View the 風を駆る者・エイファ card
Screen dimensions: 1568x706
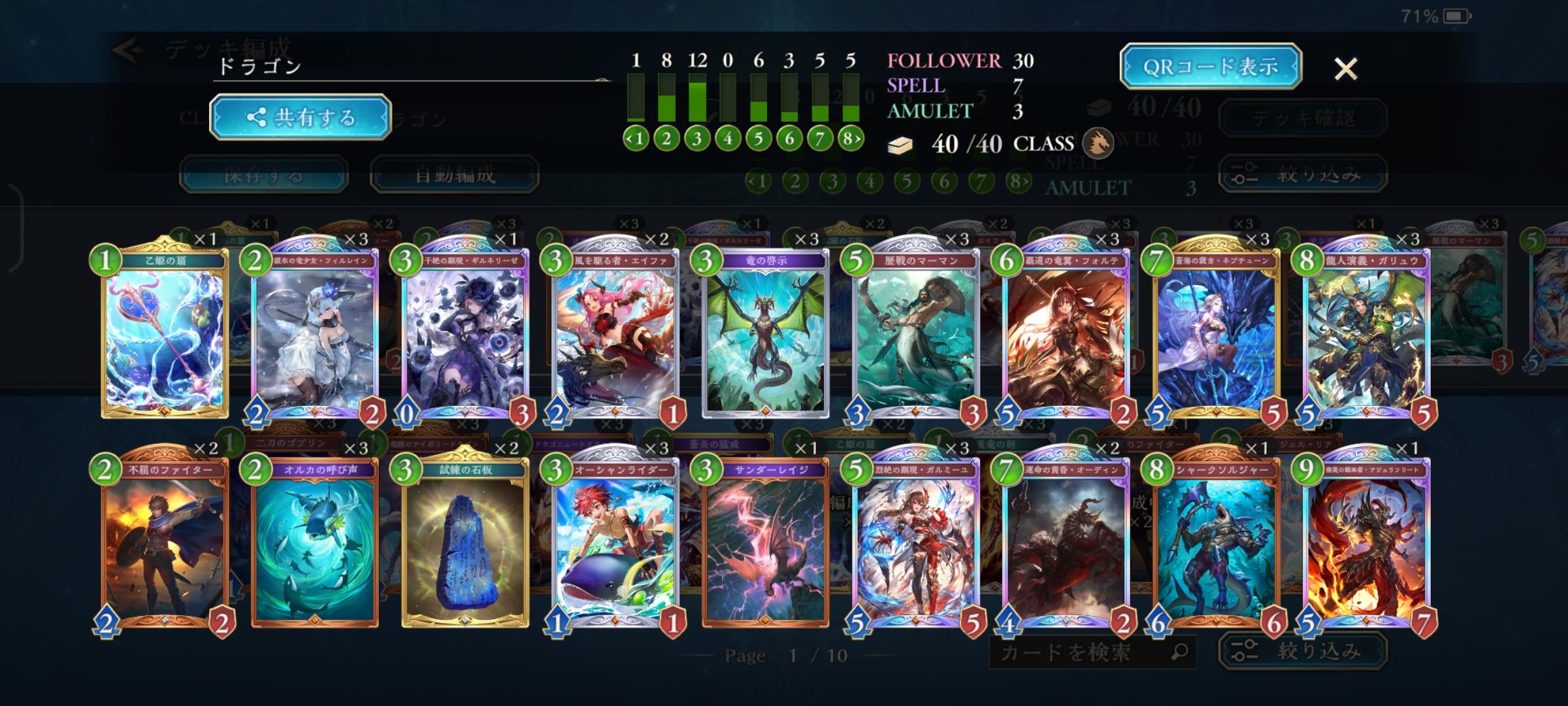click(x=615, y=333)
